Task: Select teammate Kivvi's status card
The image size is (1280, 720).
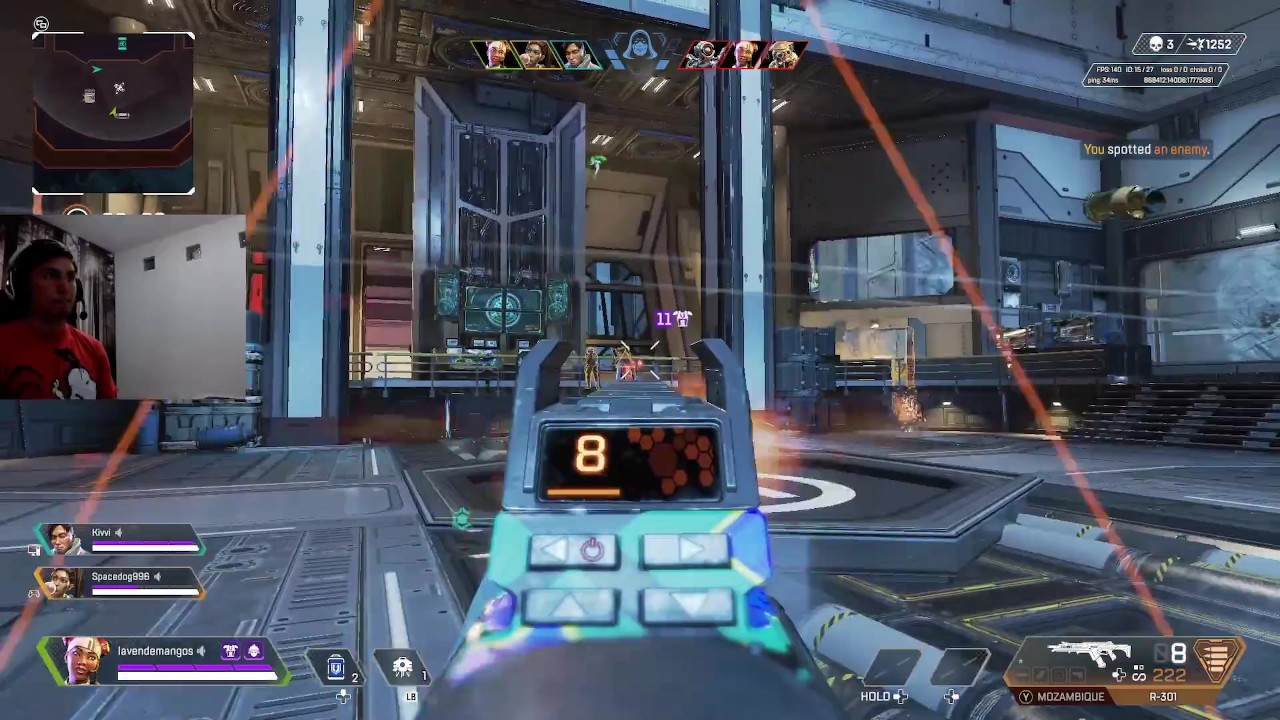Action: (120, 540)
